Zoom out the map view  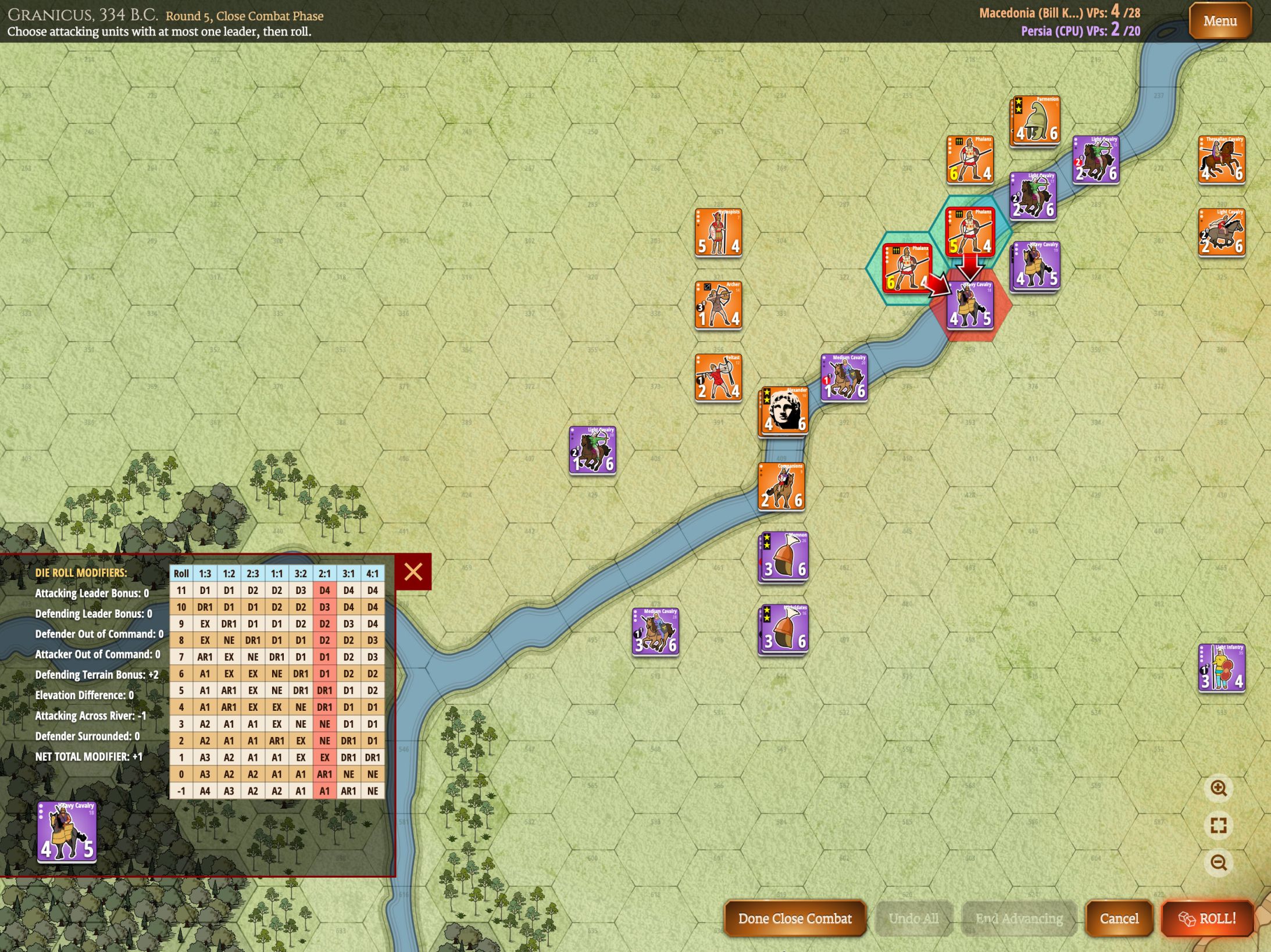click(1219, 862)
